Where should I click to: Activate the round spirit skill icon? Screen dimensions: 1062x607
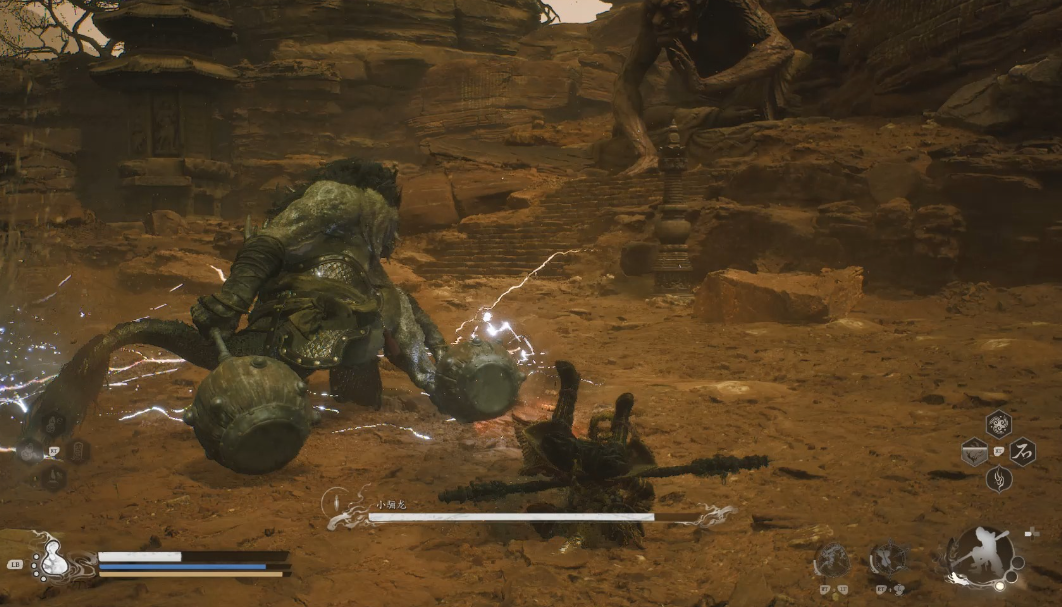point(831,560)
